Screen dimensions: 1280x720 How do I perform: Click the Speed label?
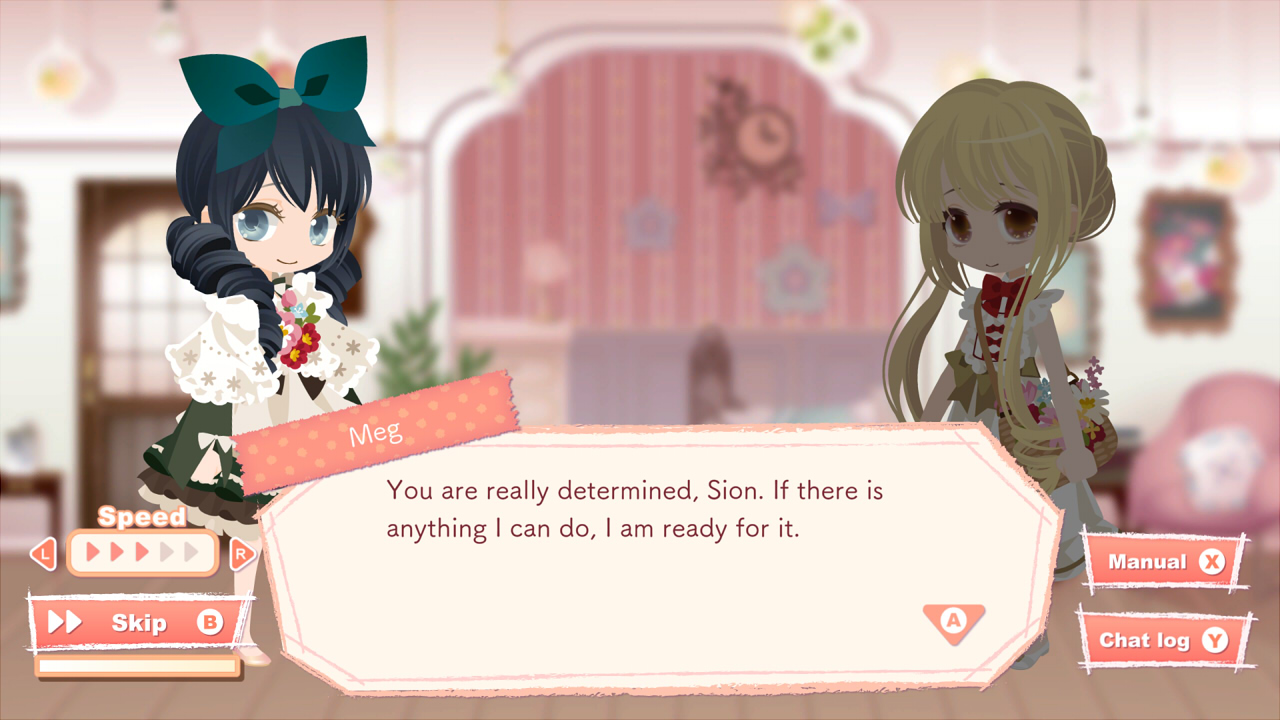coord(141,517)
